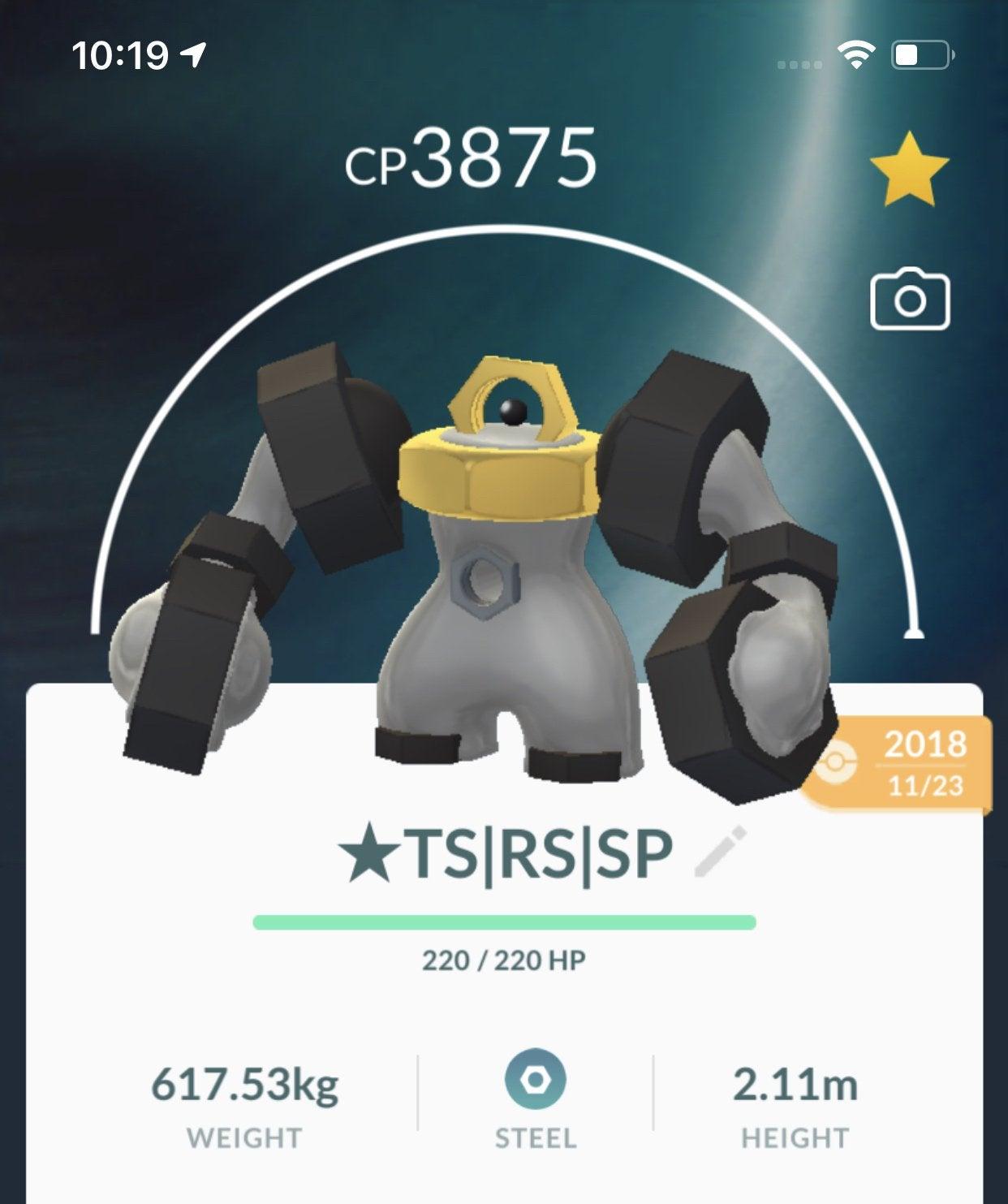Edit the nickname with the pencil icon
Screen dimensions: 1008x1204
[720, 852]
